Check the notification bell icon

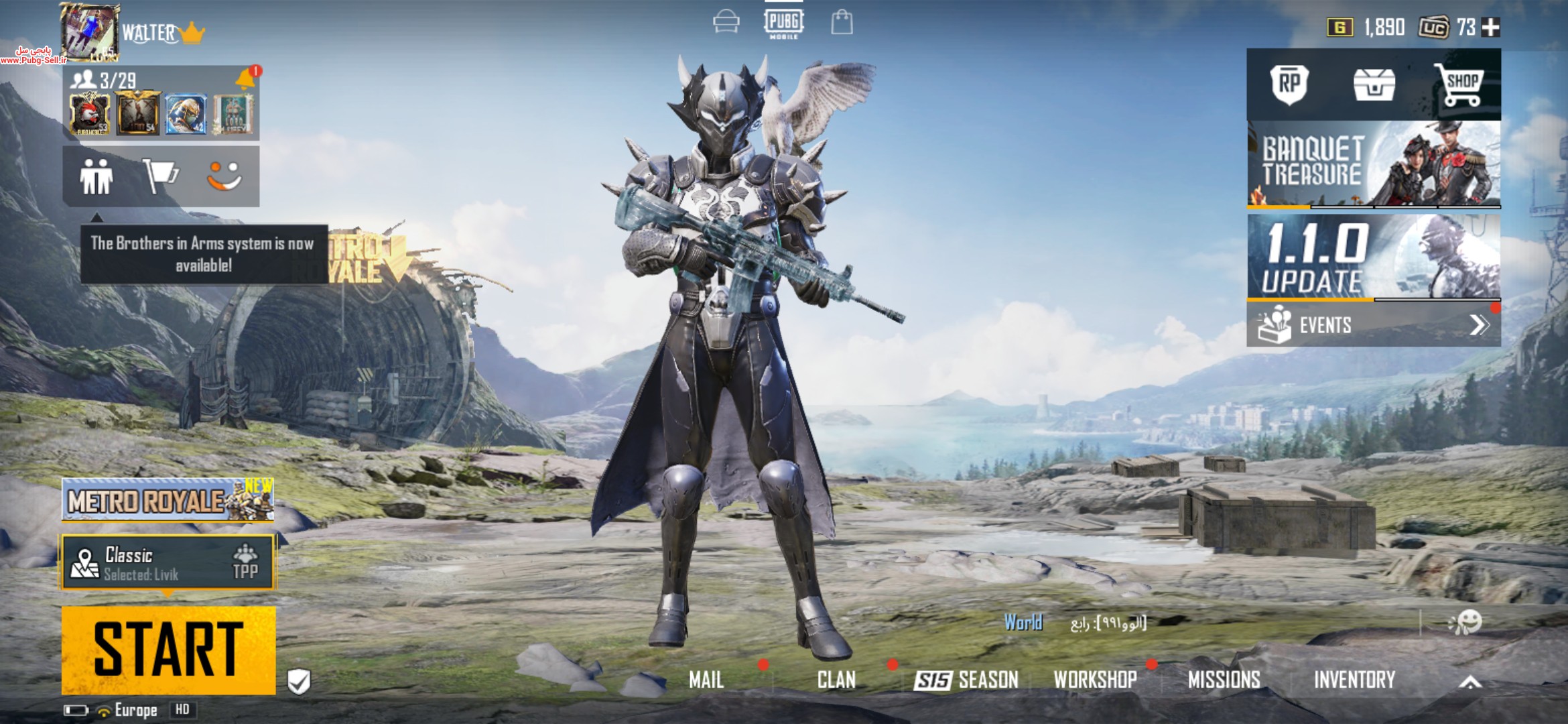coord(245,80)
